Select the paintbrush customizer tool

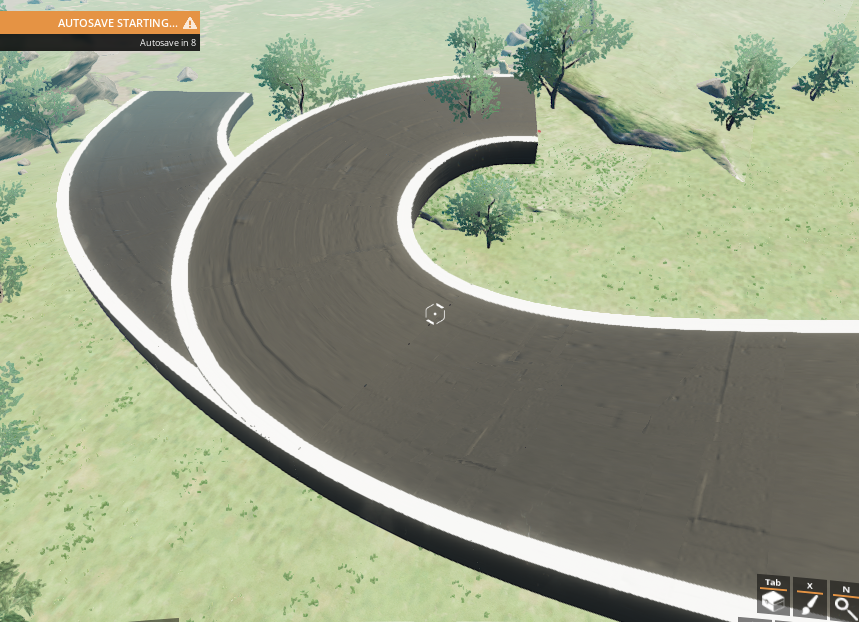tap(809, 602)
